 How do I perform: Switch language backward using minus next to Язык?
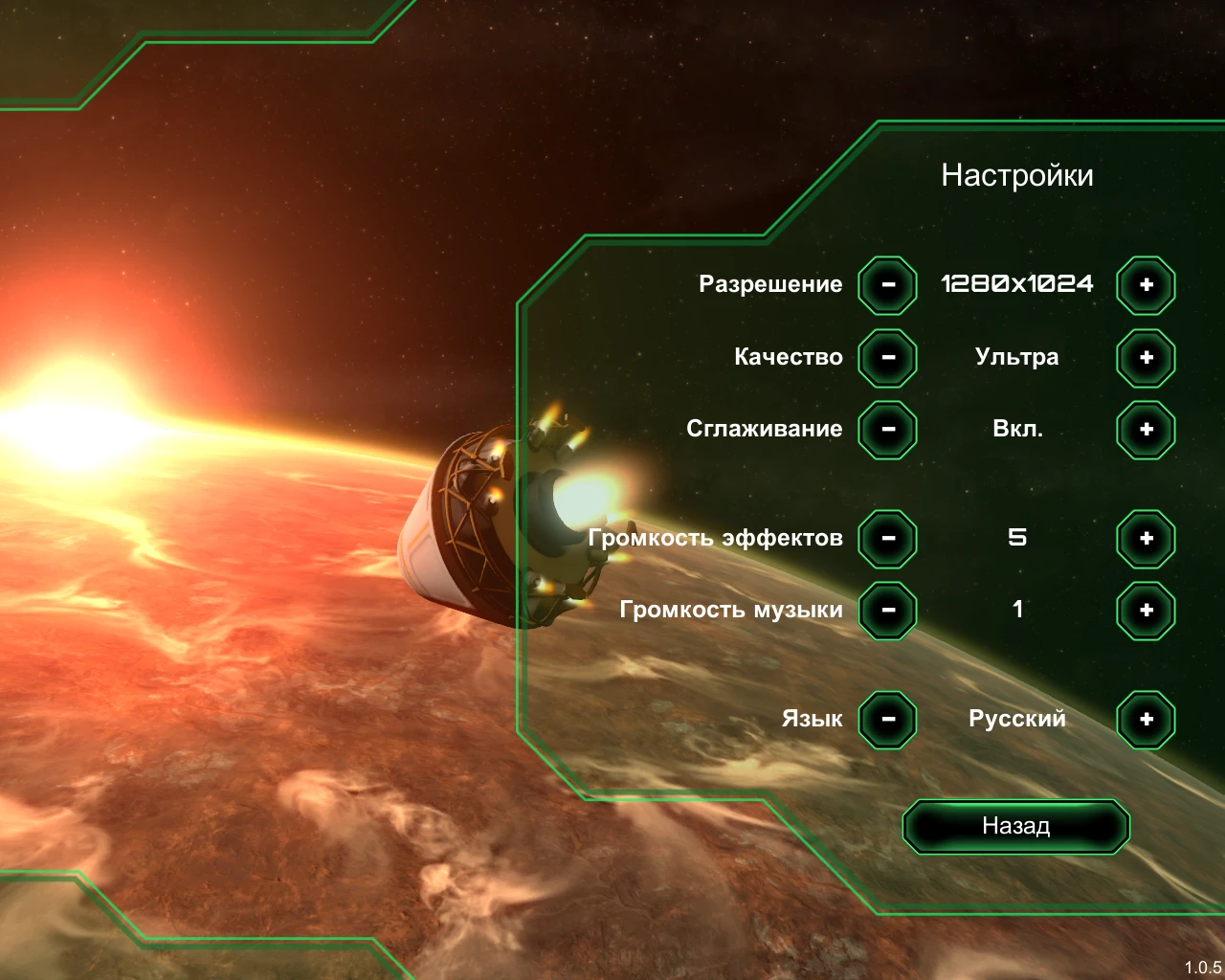[x=886, y=719]
